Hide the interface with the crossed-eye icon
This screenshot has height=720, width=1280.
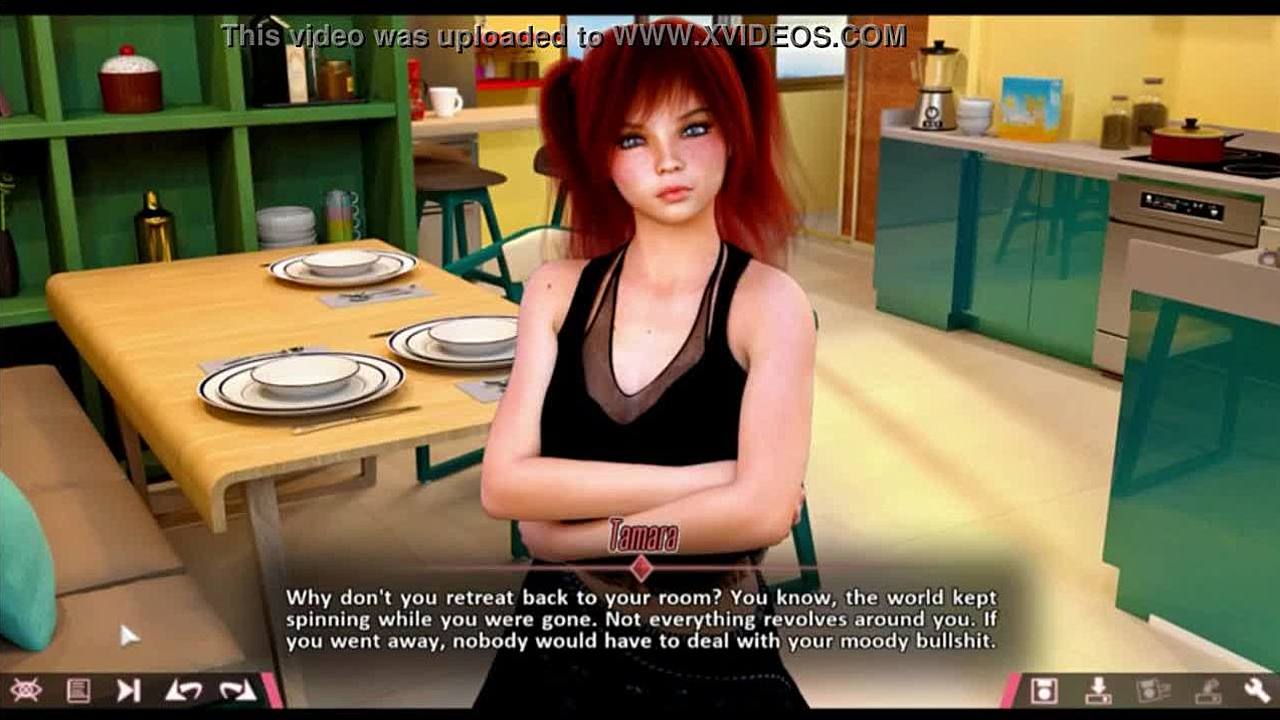pos(24,690)
